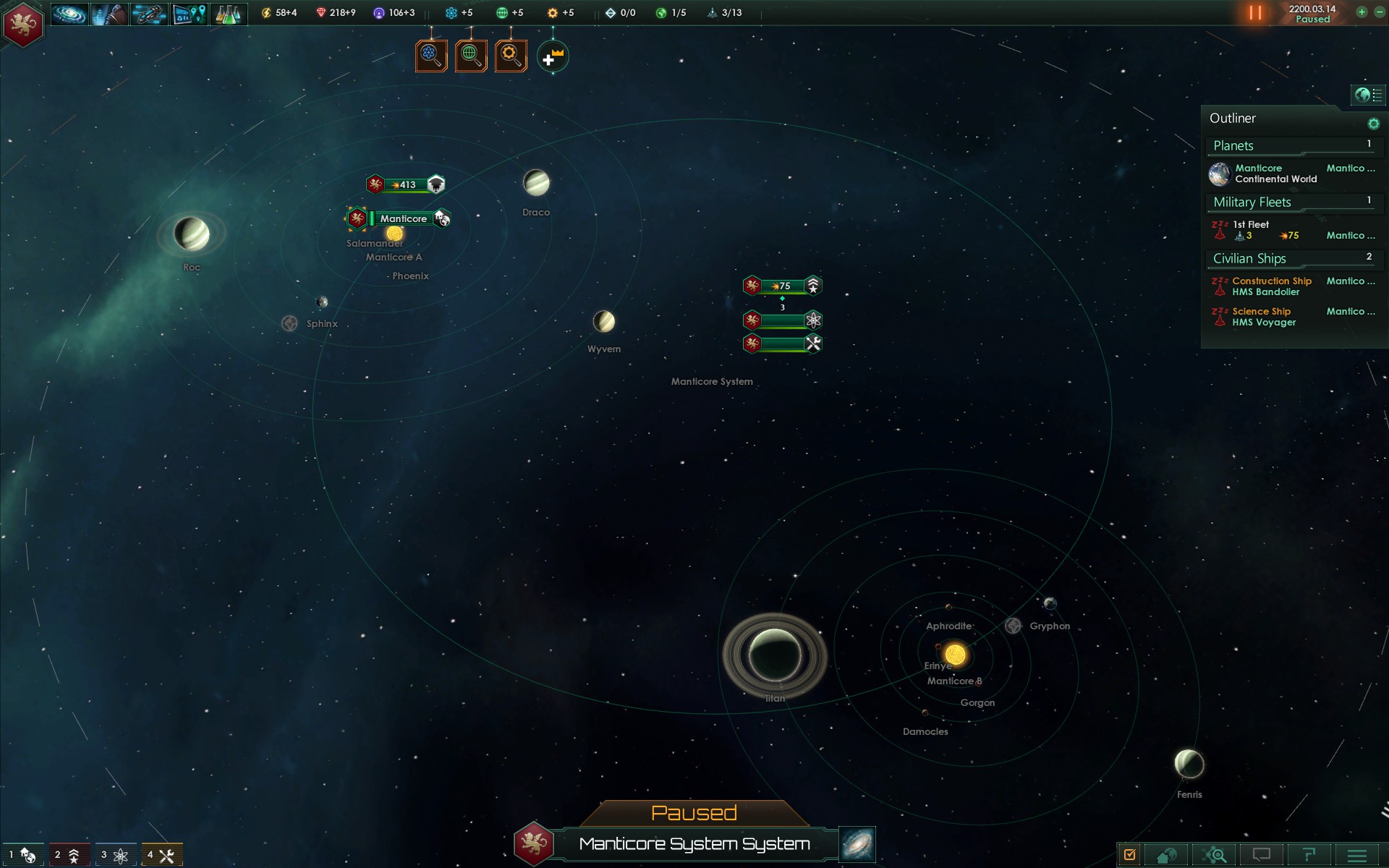Select Science Ship HMS Voyager
This screenshot has width=1389, height=868.
tap(1265, 317)
